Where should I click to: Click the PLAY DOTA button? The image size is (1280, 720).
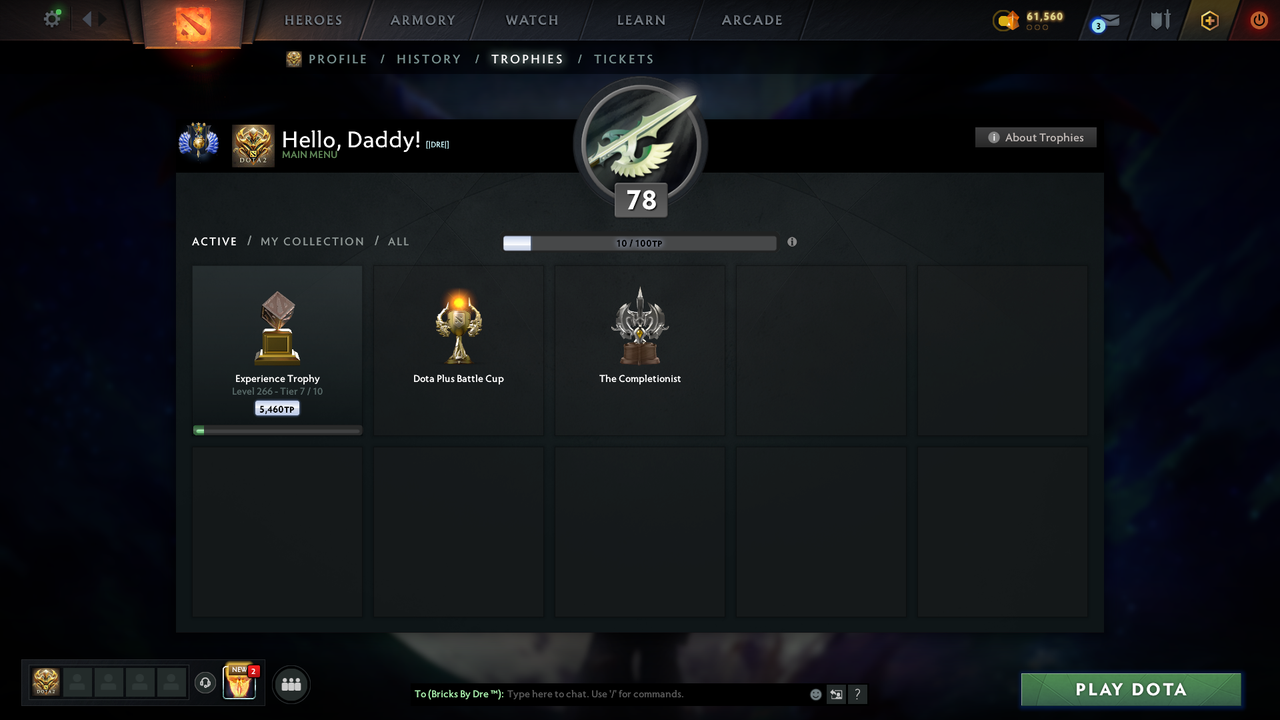click(x=1130, y=689)
